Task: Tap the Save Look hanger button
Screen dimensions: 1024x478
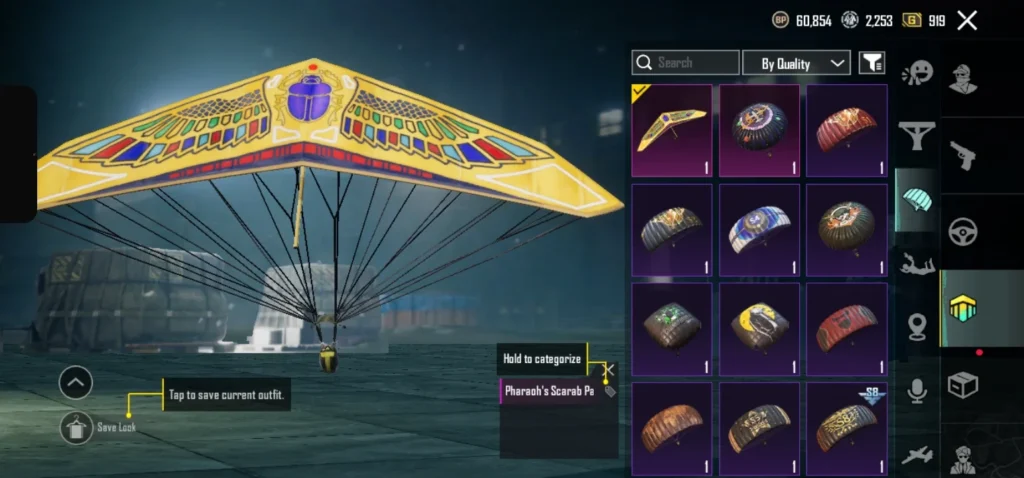Action: 76,427
